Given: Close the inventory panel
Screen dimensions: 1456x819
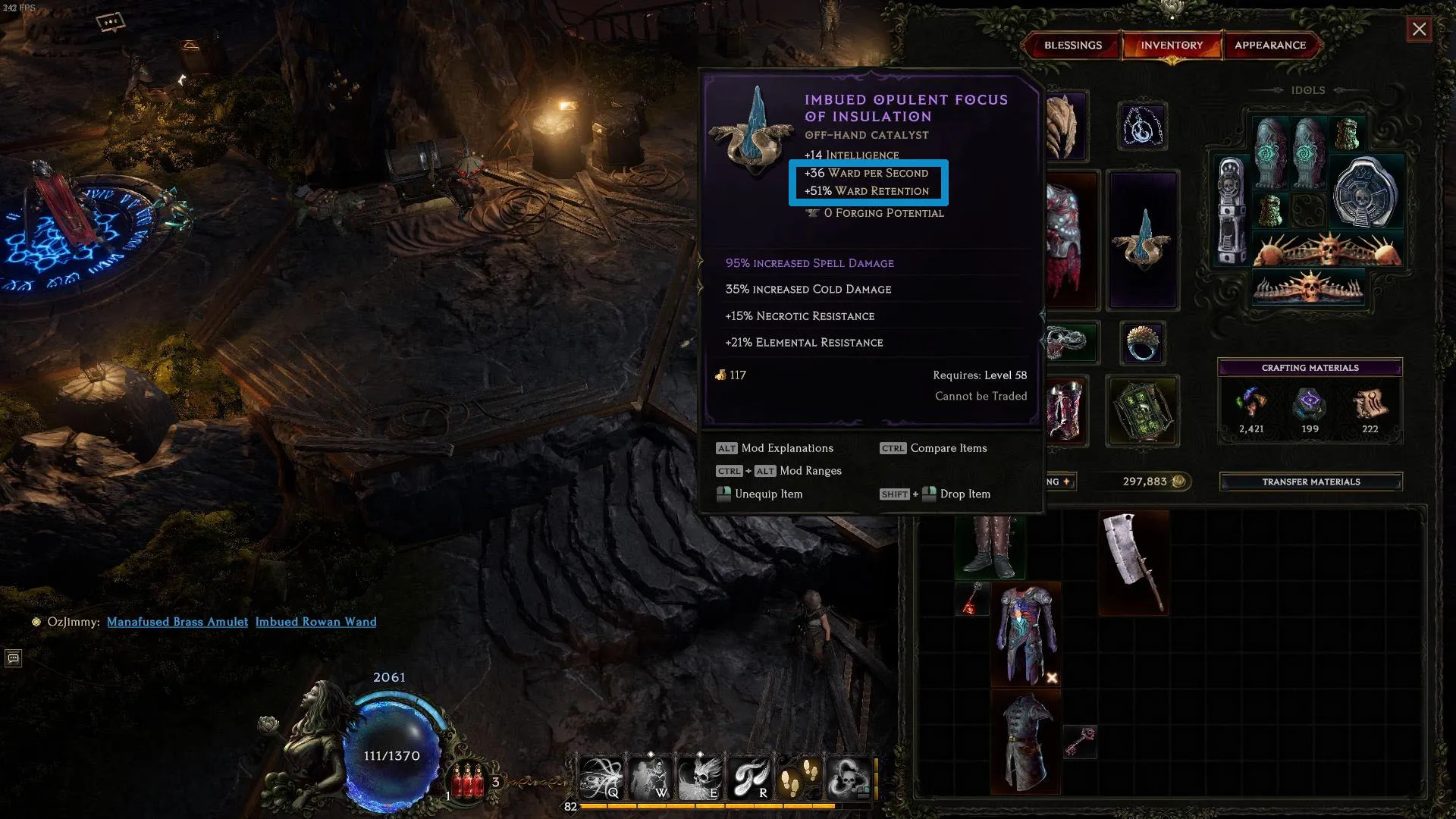Looking at the screenshot, I should (x=1419, y=30).
